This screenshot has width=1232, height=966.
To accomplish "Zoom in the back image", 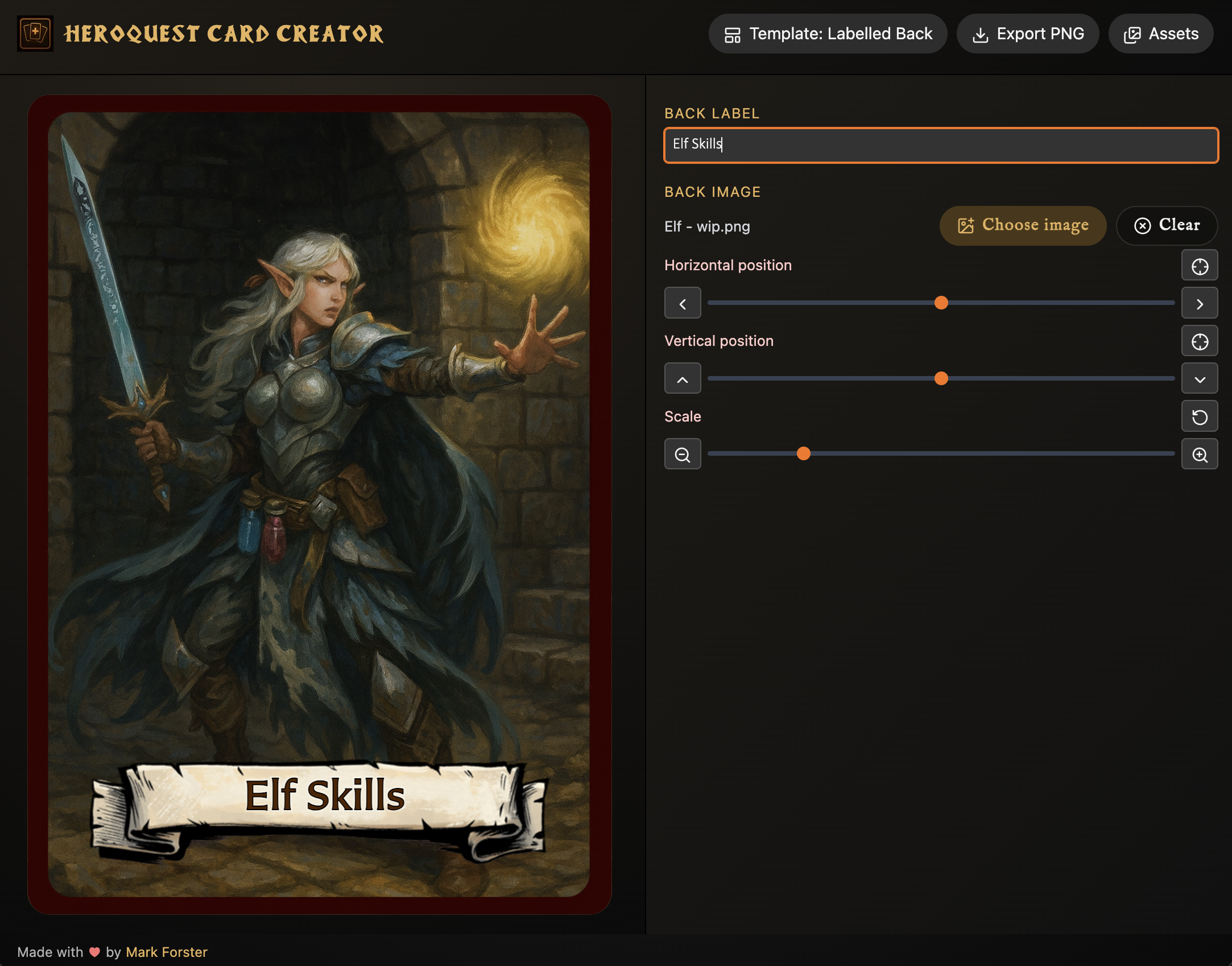I will pos(1199,455).
